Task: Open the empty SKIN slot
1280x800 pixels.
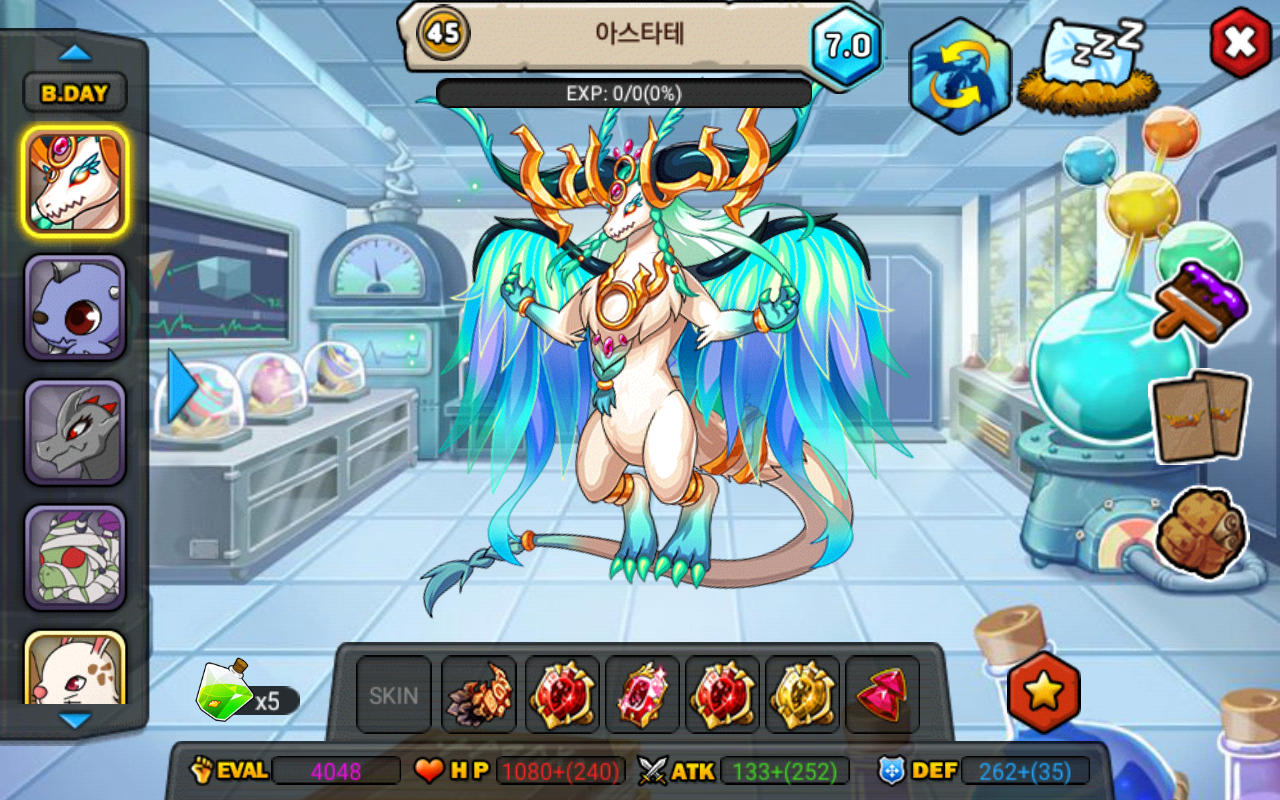Action: [394, 695]
